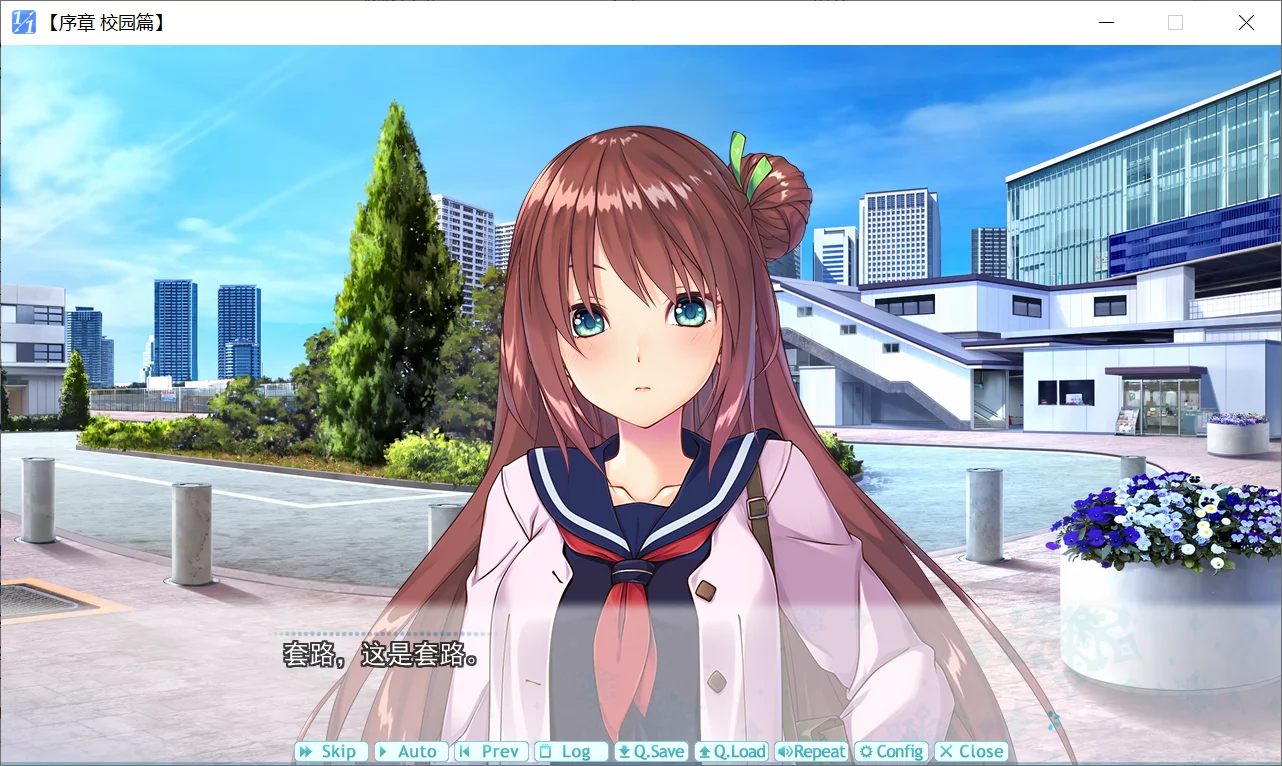Open the dialogue Log
The width and height of the screenshot is (1282, 766).
click(x=571, y=752)
